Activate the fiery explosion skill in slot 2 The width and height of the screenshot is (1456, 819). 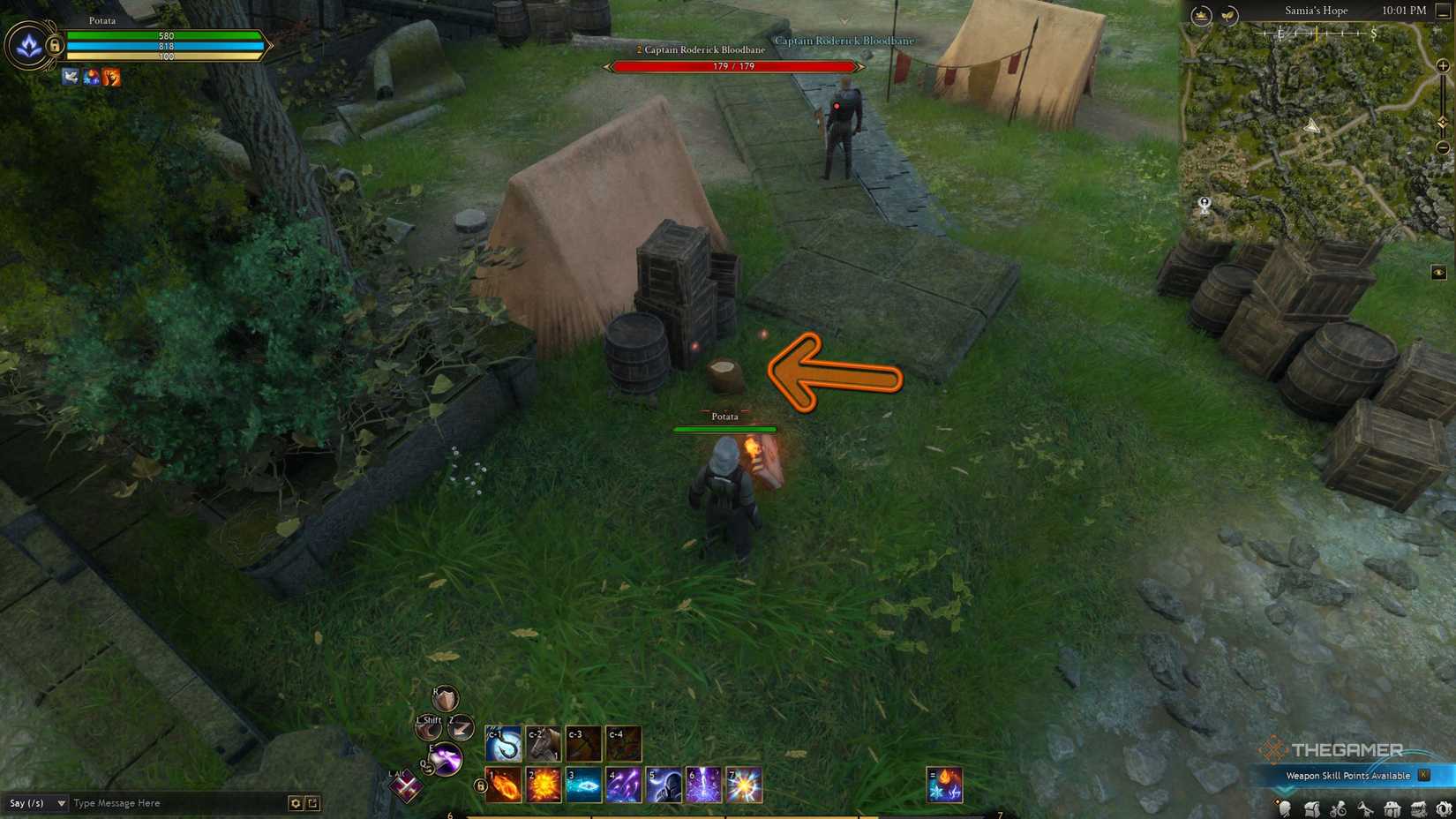(543, 785)
